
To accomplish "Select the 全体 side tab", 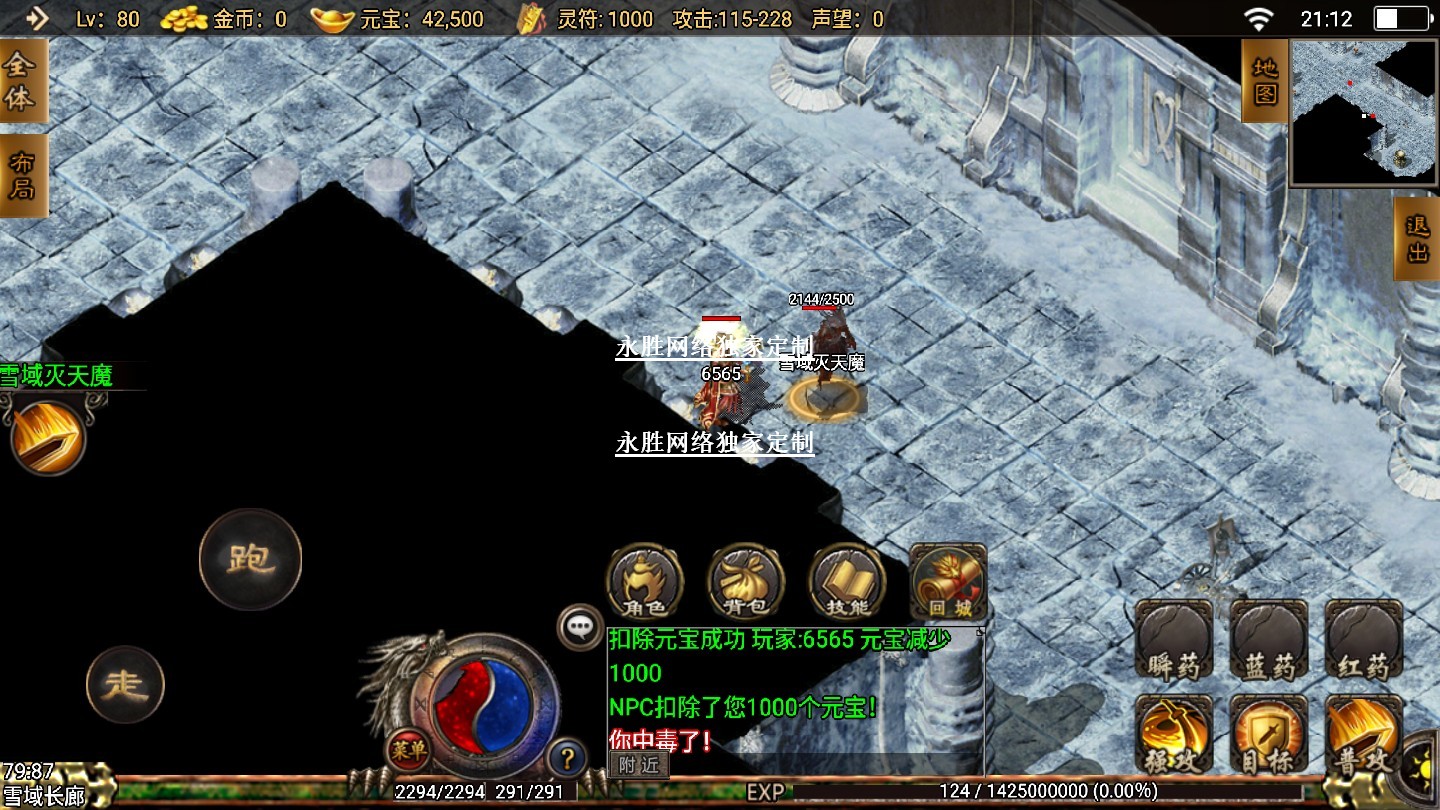I will 20,83.
